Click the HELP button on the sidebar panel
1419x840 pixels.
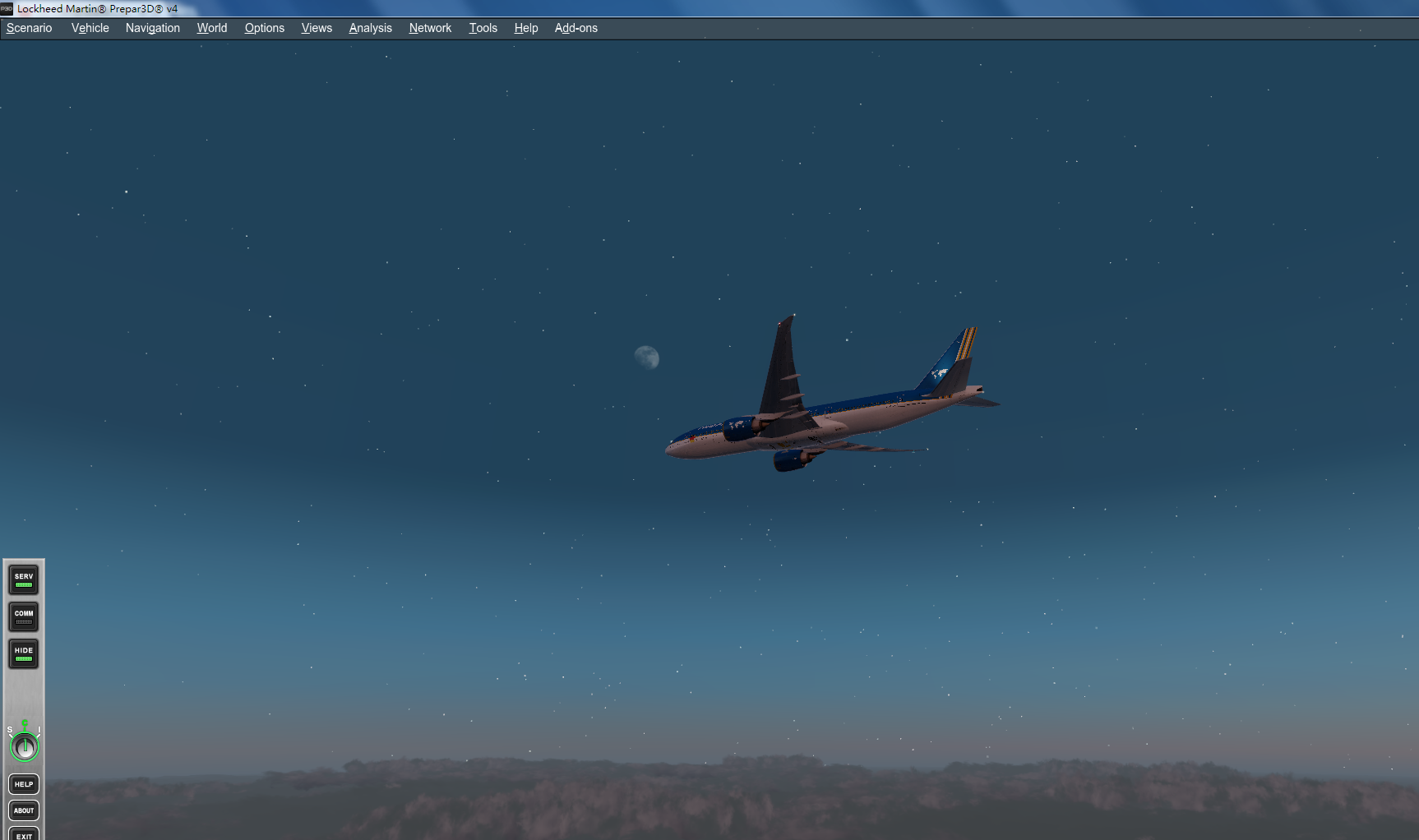[23, 784]
